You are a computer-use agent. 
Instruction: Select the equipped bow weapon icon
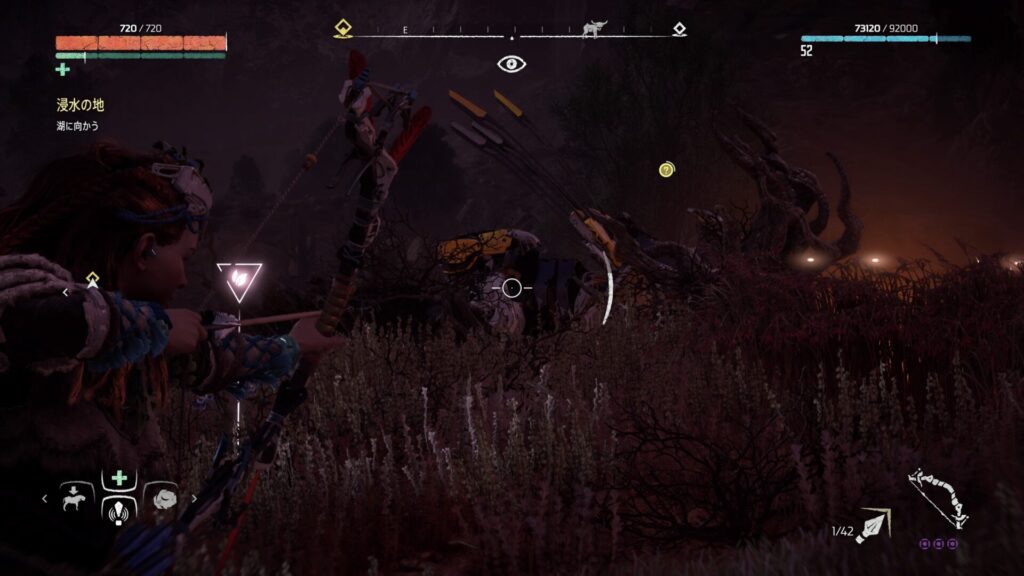pyautogui.click(x=937, y=497)
